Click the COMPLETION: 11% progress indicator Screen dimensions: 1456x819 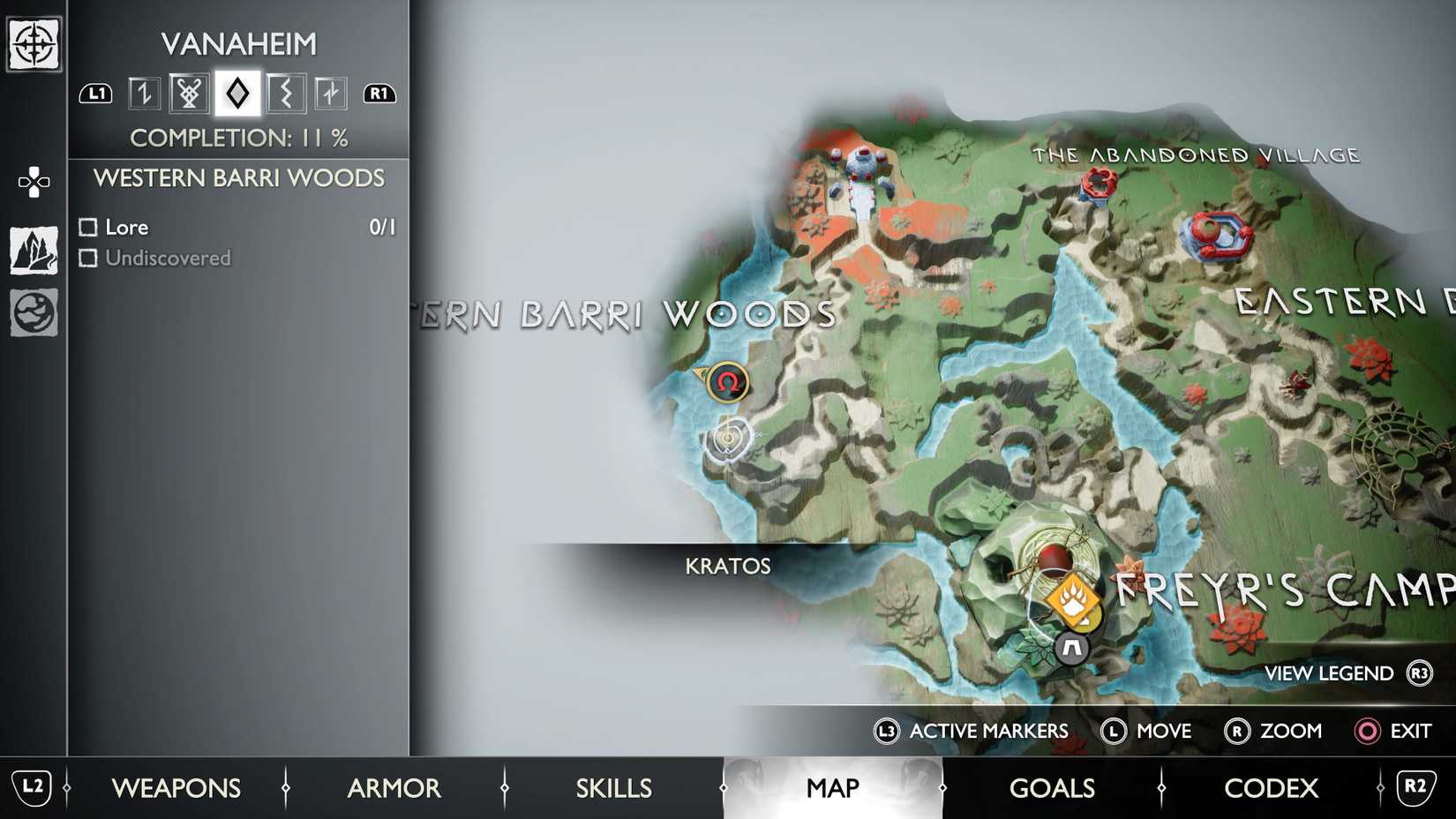239,139
